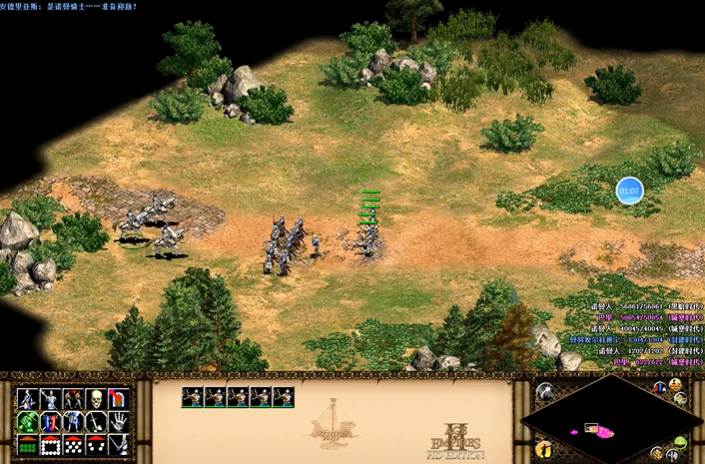Screen dimensions: 705x464
Task: Switch to the box formation
Action: 50,445
